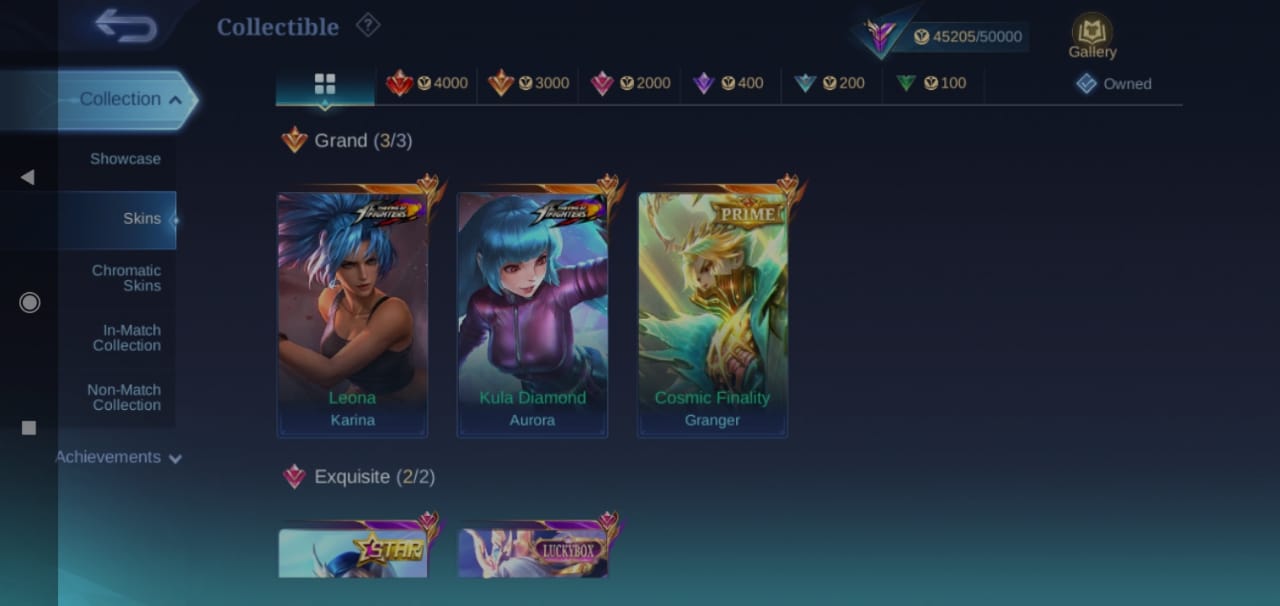This screenshot has height=606, width=1280.
Task: Filter by the 4000 point tier
Action: coord(428,84)
